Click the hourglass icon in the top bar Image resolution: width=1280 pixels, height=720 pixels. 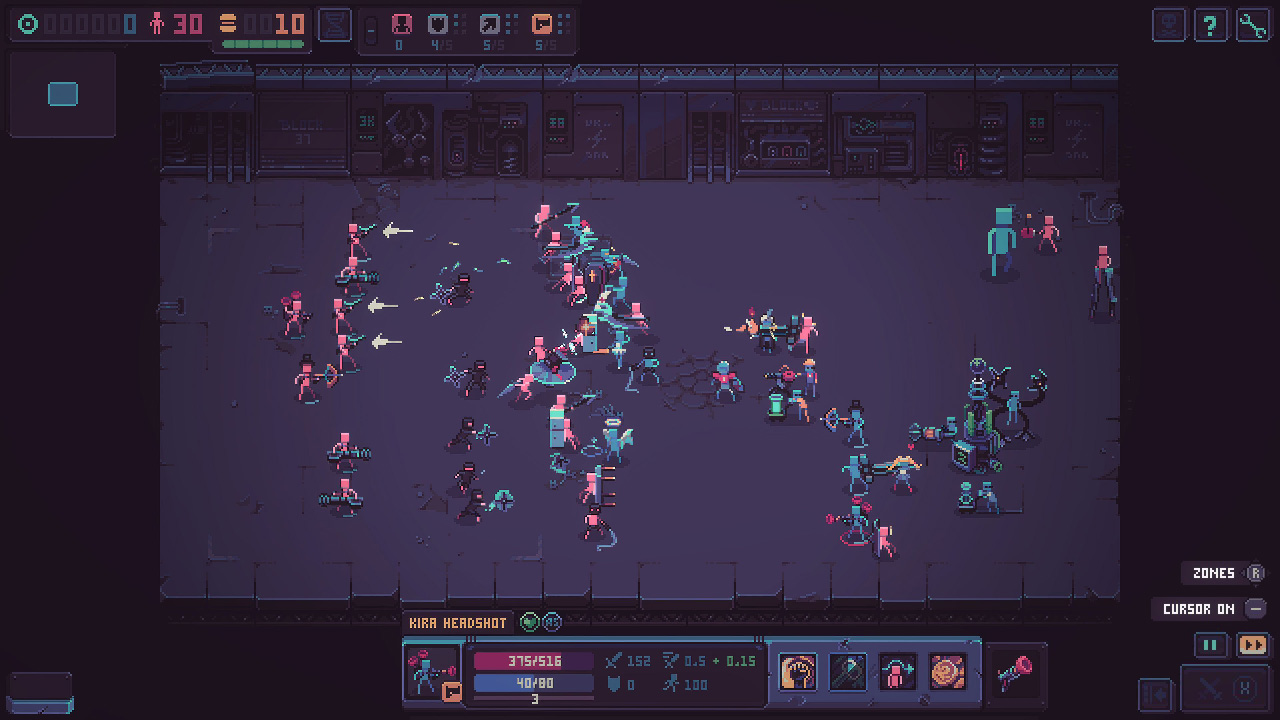334,24
